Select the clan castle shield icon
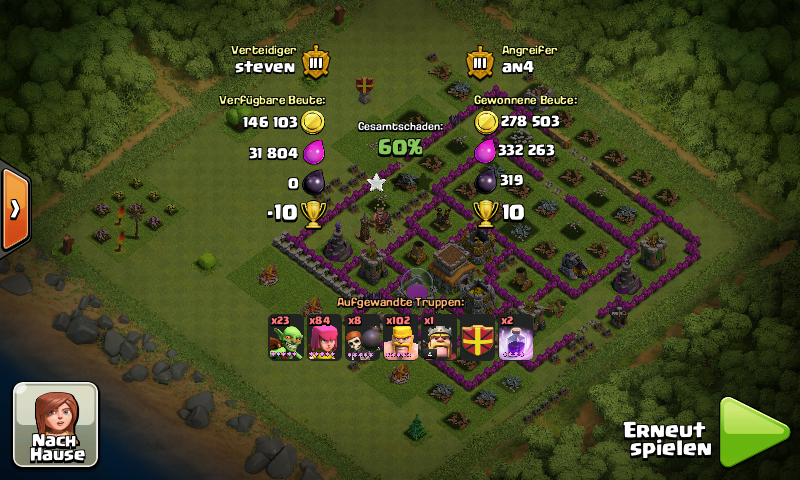Screen dimensions: 800x480 [x=478, y=338]
